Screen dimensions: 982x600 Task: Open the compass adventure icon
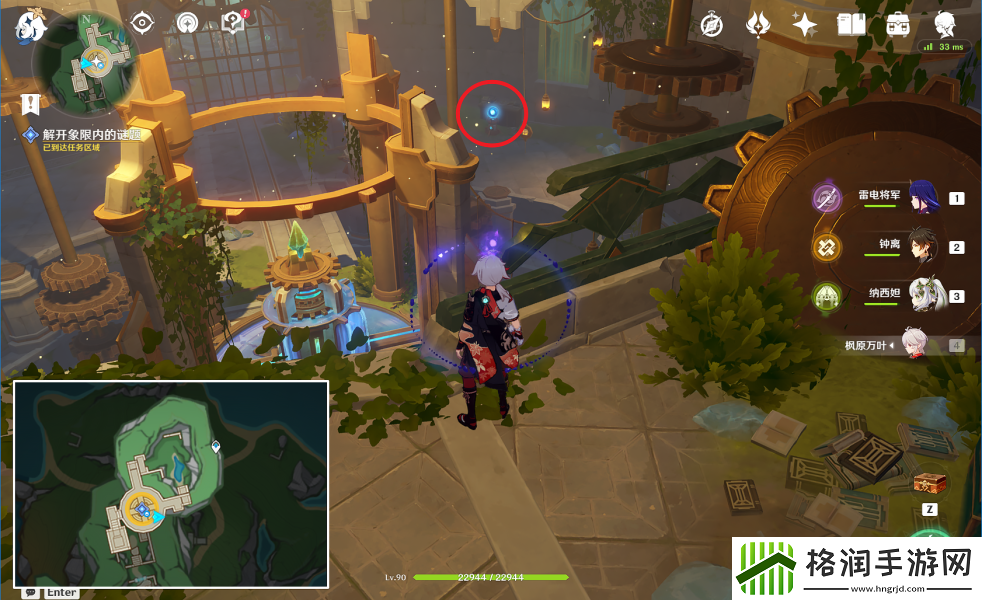point(712,25)
